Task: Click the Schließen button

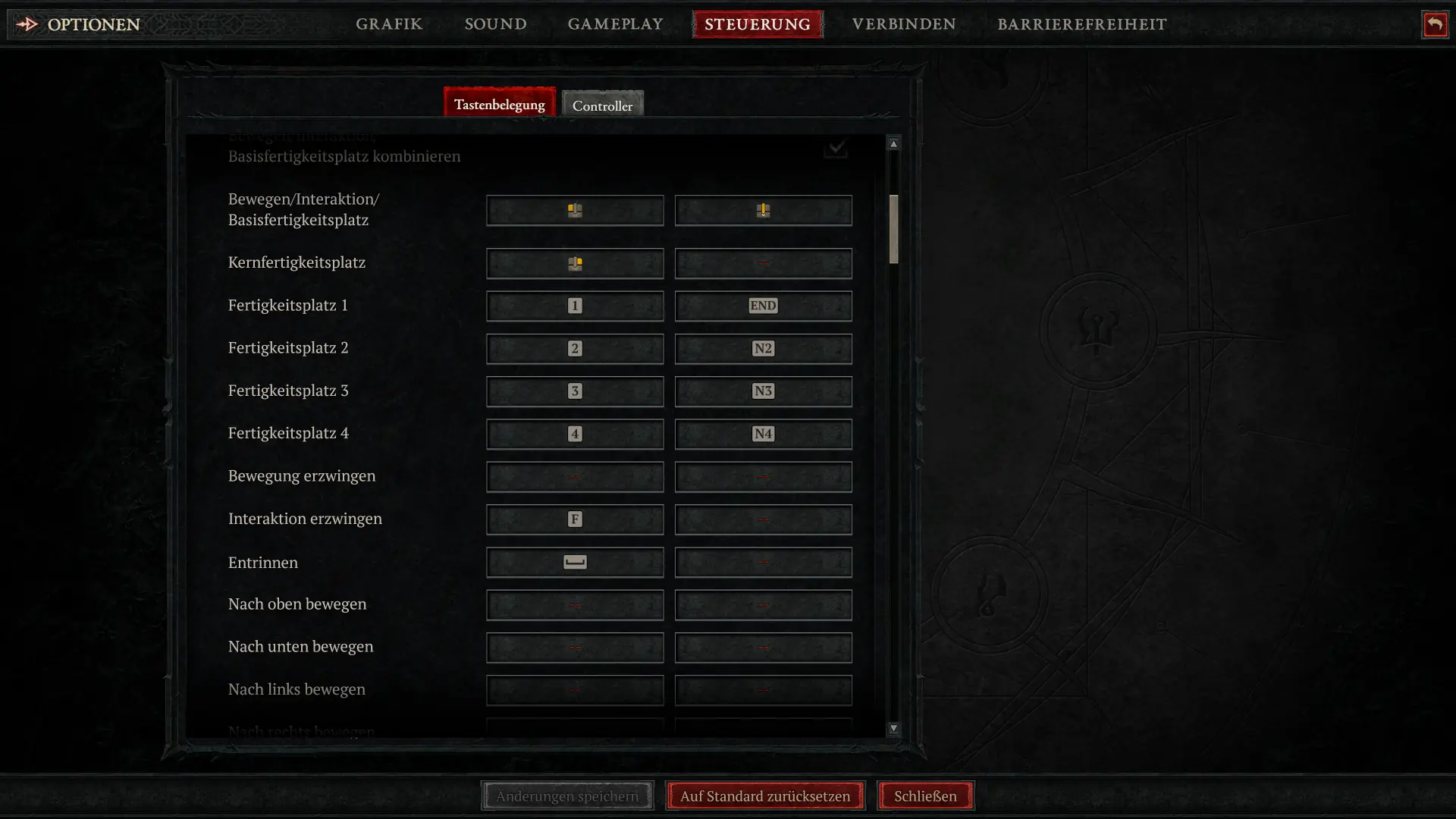Action: [925, 795]
